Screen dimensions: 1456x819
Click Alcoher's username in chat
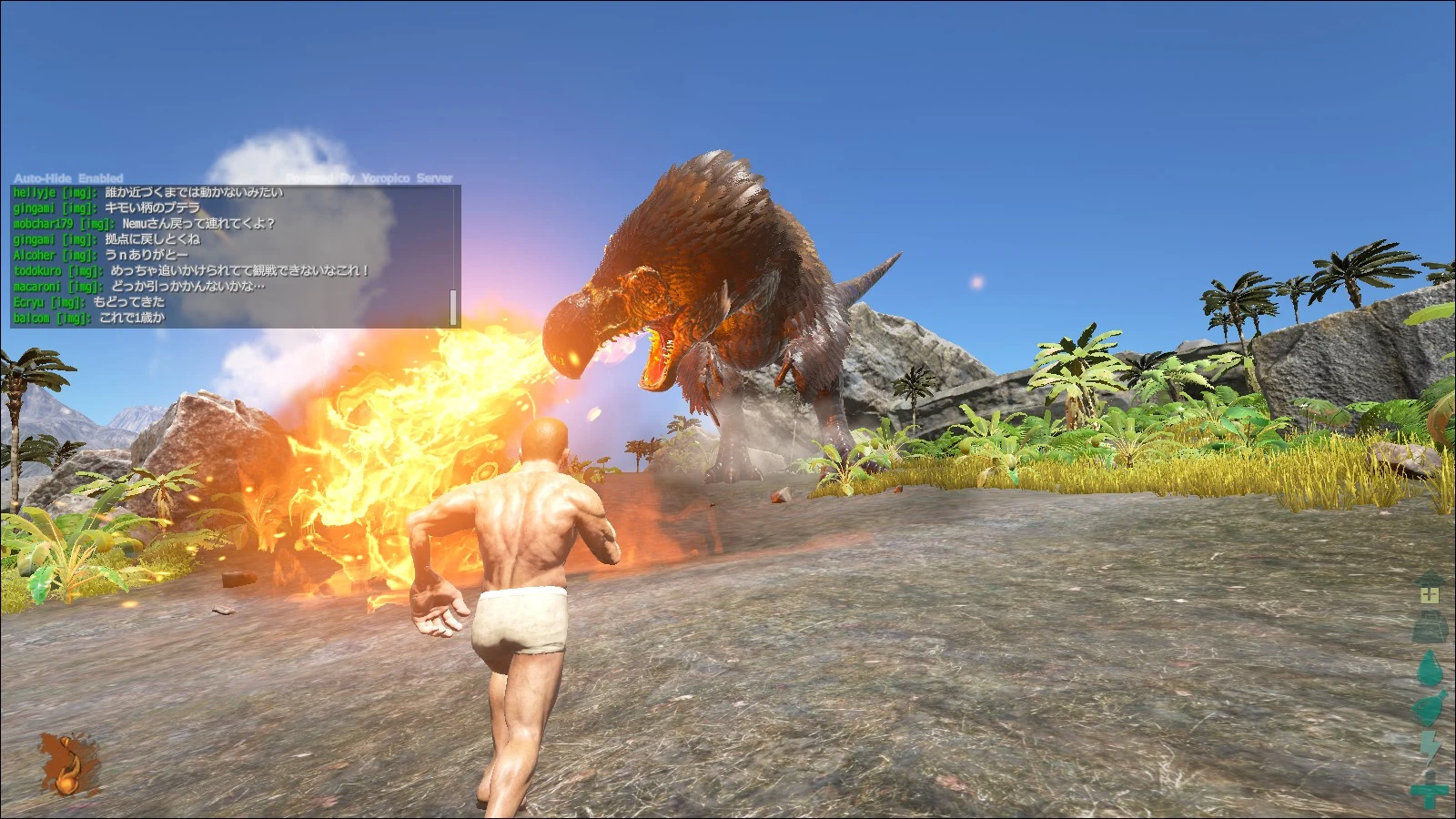[x=35, y=255]
